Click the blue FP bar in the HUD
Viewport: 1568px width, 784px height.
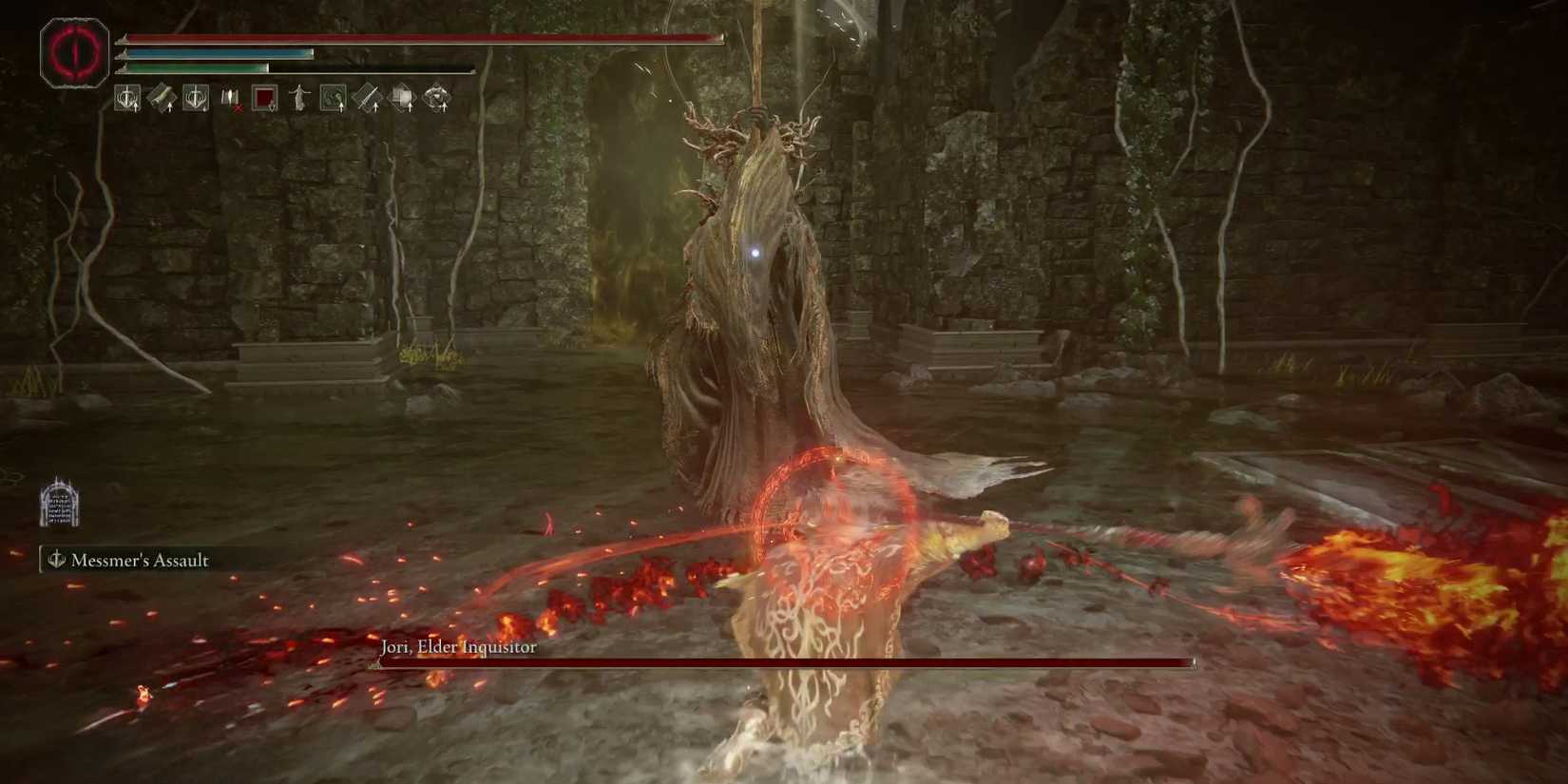tap(214, 55)
